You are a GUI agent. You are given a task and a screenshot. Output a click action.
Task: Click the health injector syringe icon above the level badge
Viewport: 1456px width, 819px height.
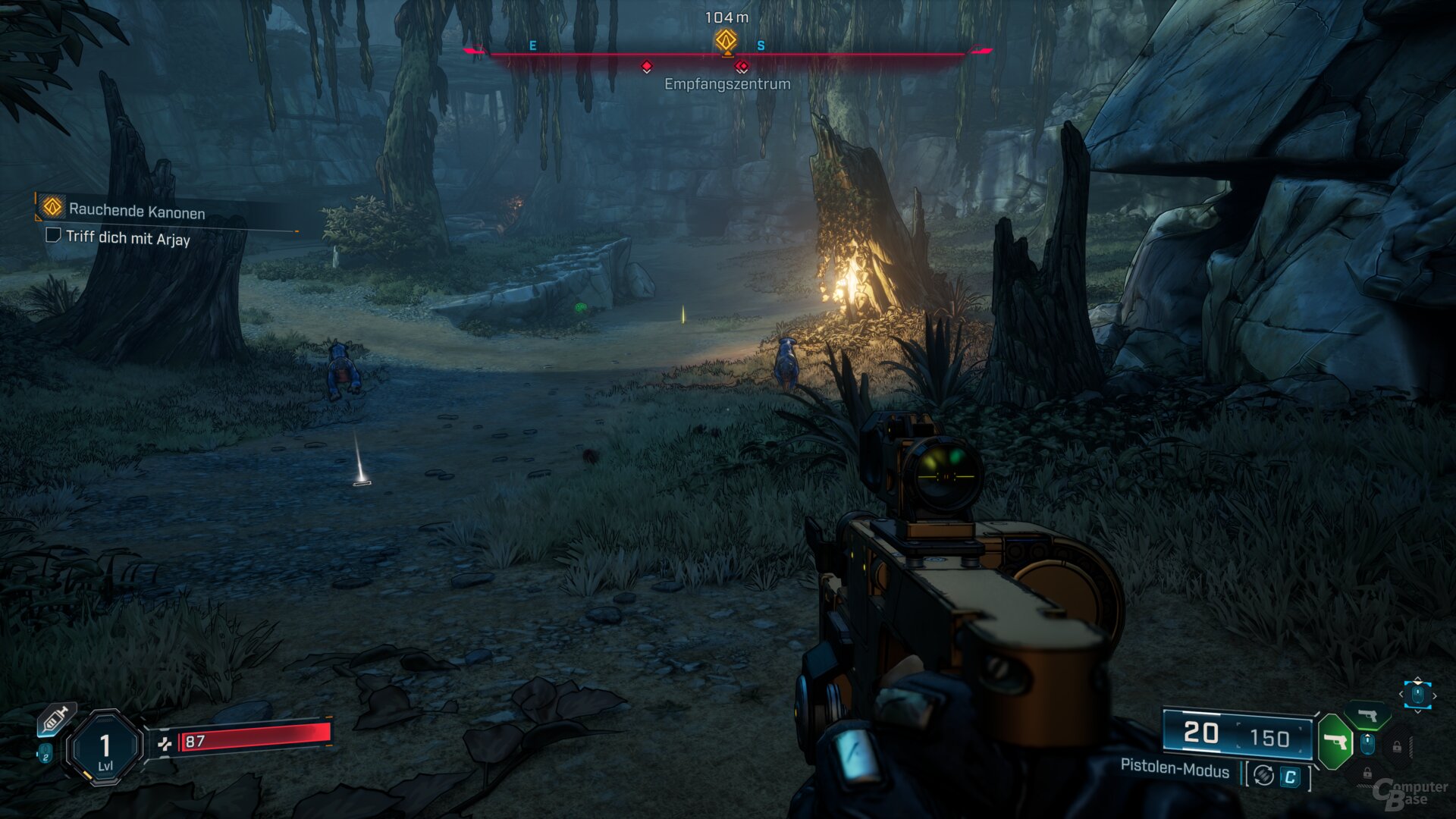54,719
